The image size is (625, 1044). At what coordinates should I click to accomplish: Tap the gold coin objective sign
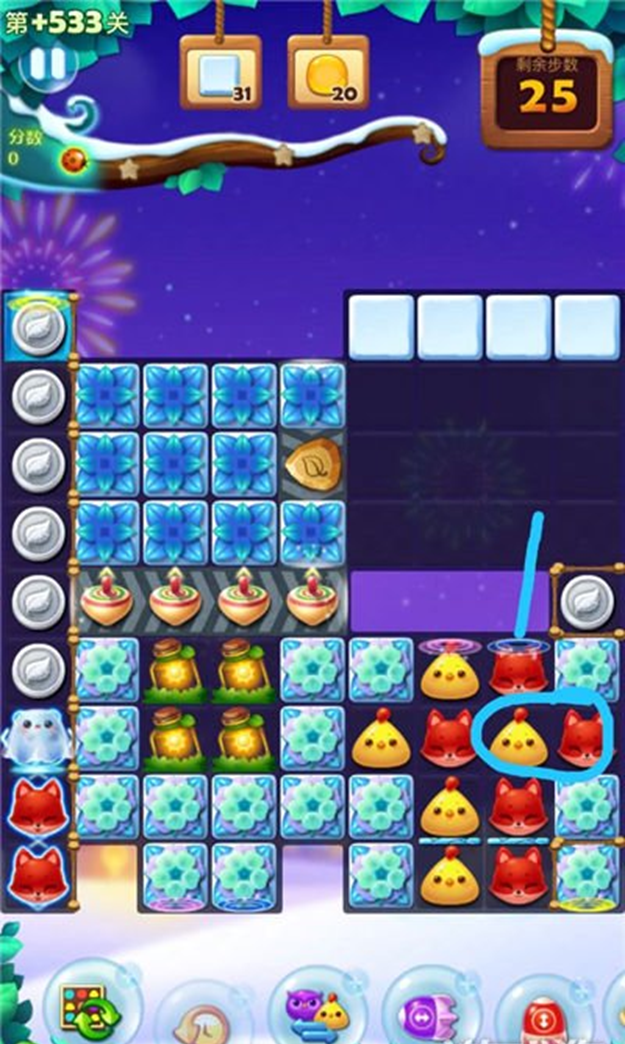pyautogui.click(x=328, y=72)
